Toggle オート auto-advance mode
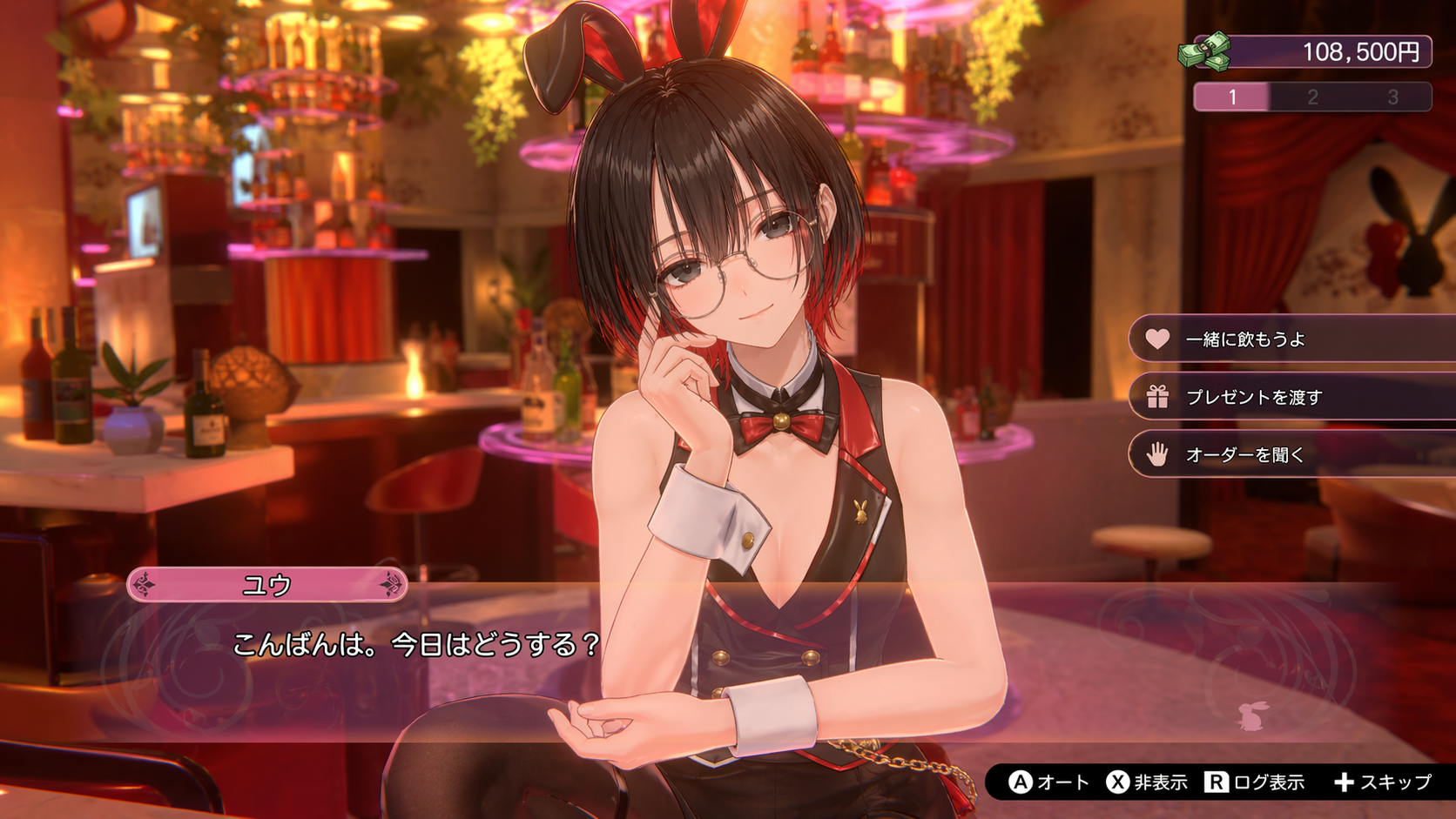Viewport: 1456px width, 819px height. coord(1048,782)
